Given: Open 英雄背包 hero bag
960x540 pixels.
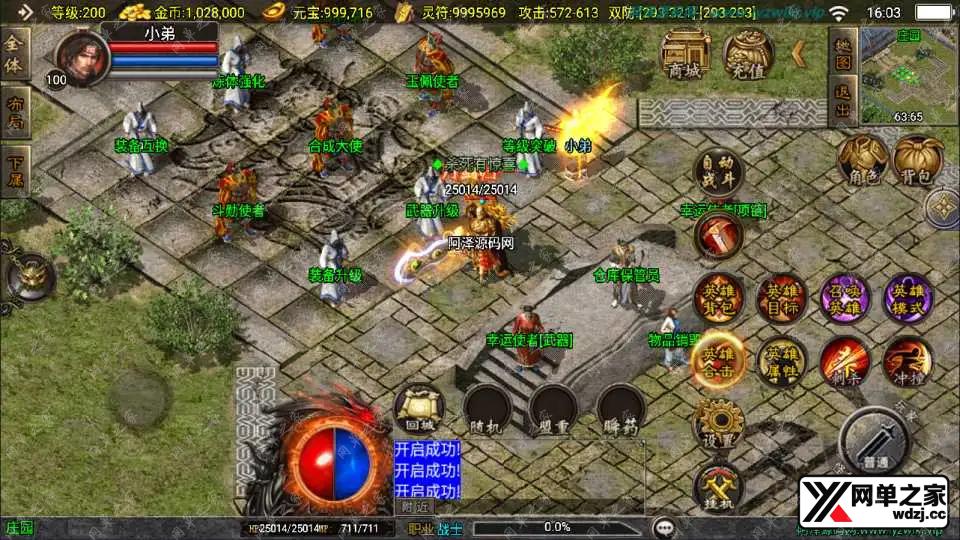Looking at the screenshot, I should [718, 299].
